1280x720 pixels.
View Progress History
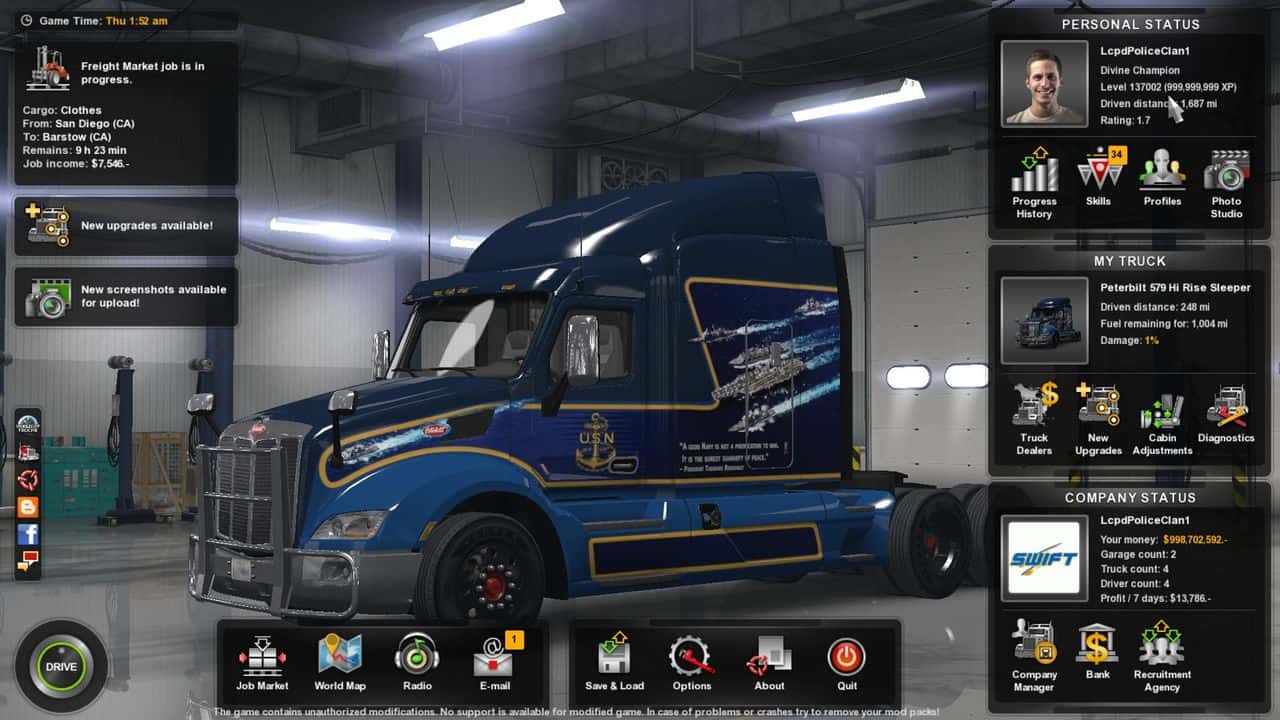[x=1034, y=182]
